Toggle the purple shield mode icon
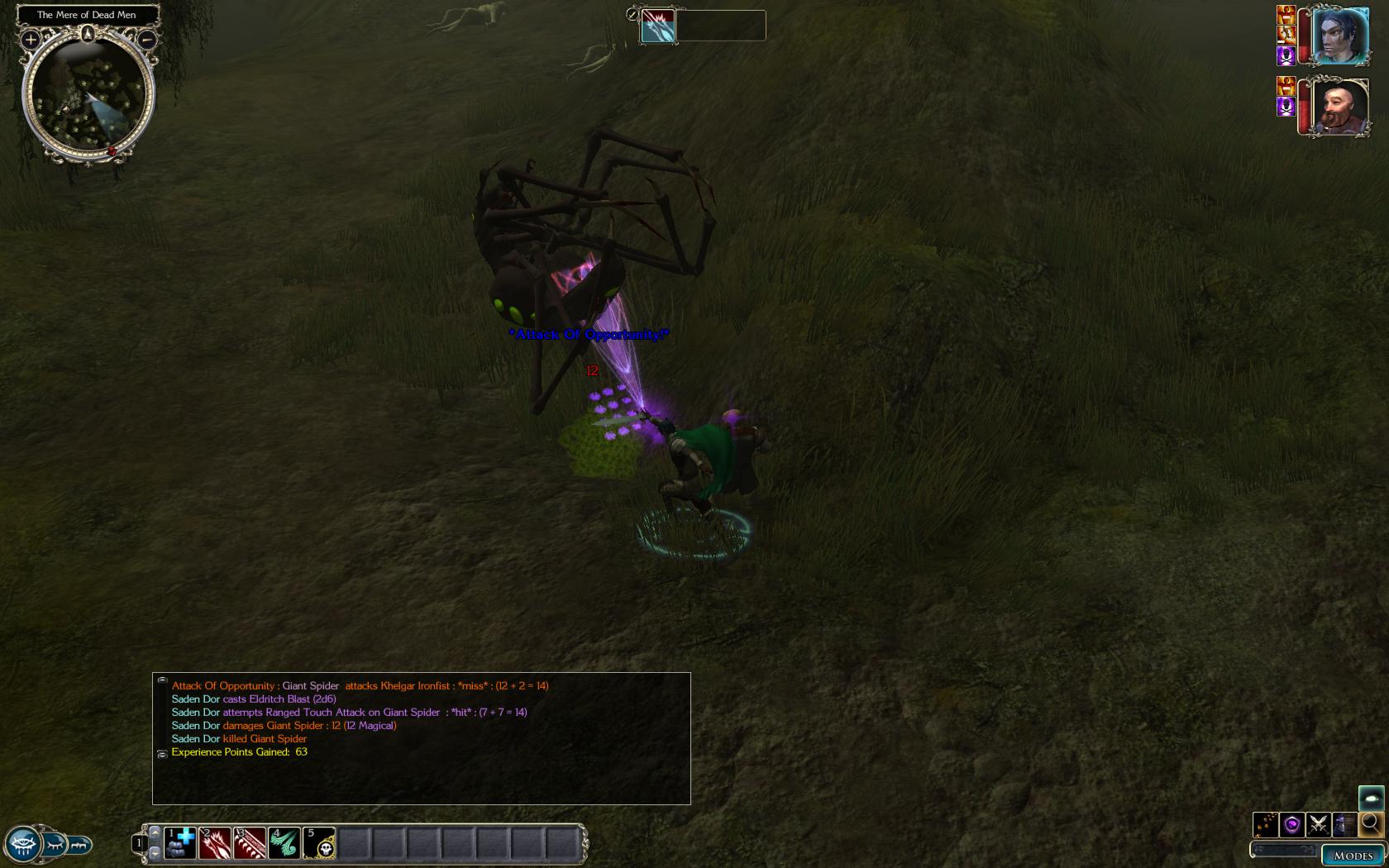The width and height of the screenshot is (1389, 868). pyautogui.click(x=1291, y=824)
